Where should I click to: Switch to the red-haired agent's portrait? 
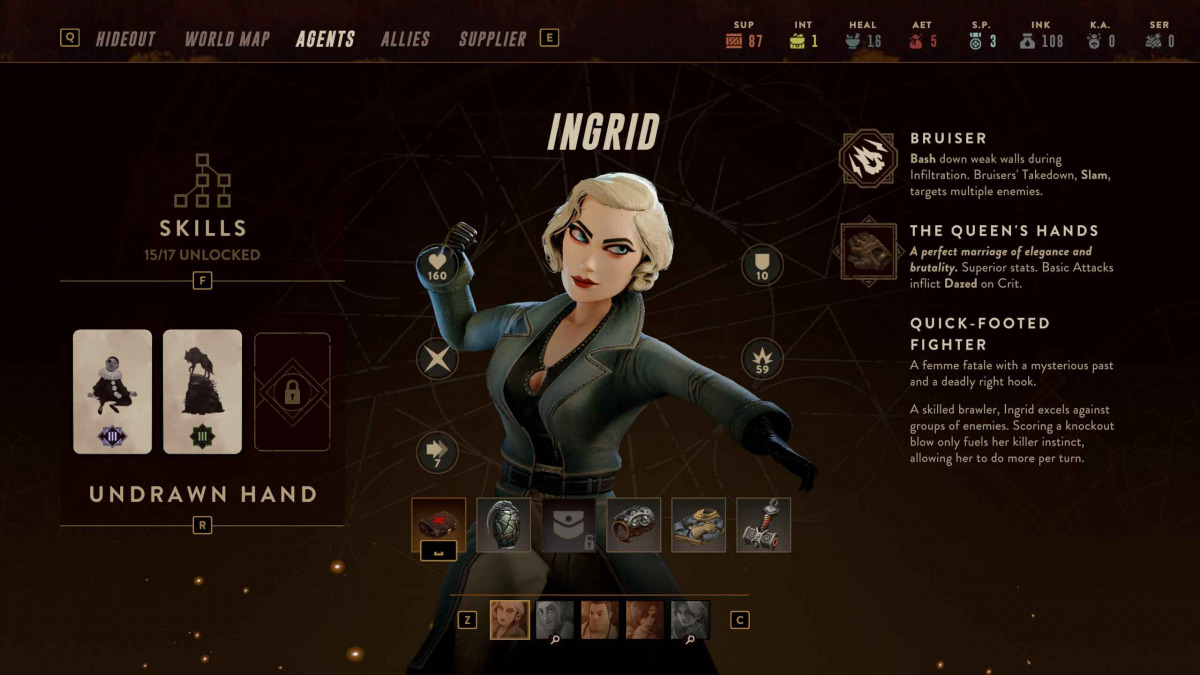point(645,620)
